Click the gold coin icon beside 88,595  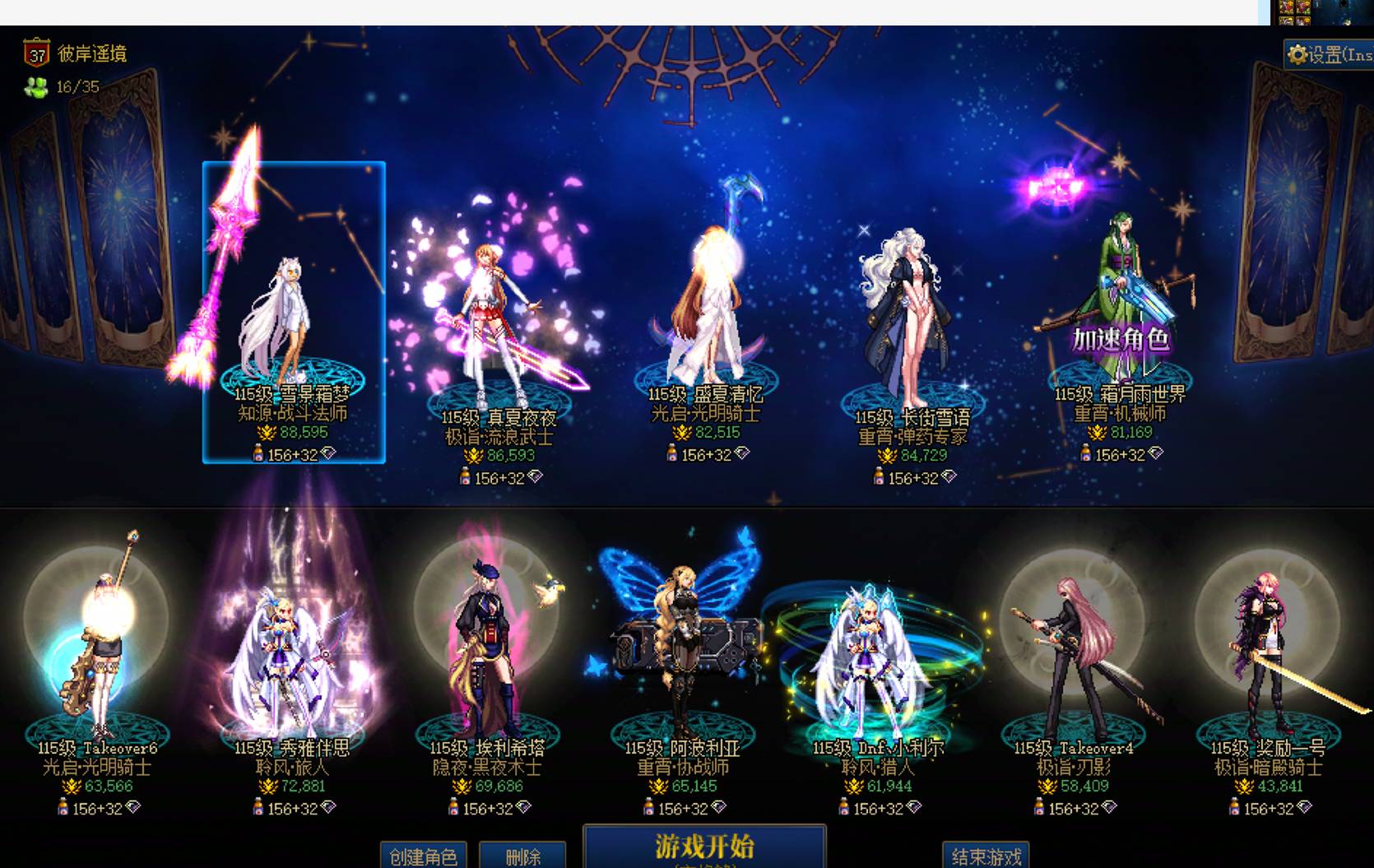[x=268, y=432]
